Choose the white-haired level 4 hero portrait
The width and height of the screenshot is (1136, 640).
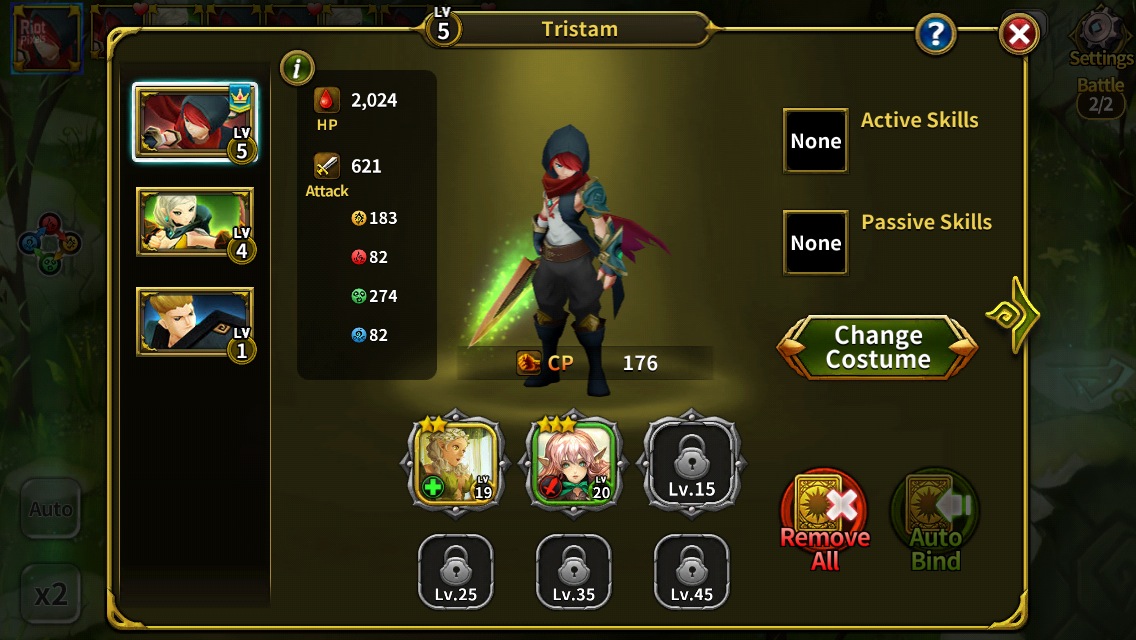coord(195,222)
